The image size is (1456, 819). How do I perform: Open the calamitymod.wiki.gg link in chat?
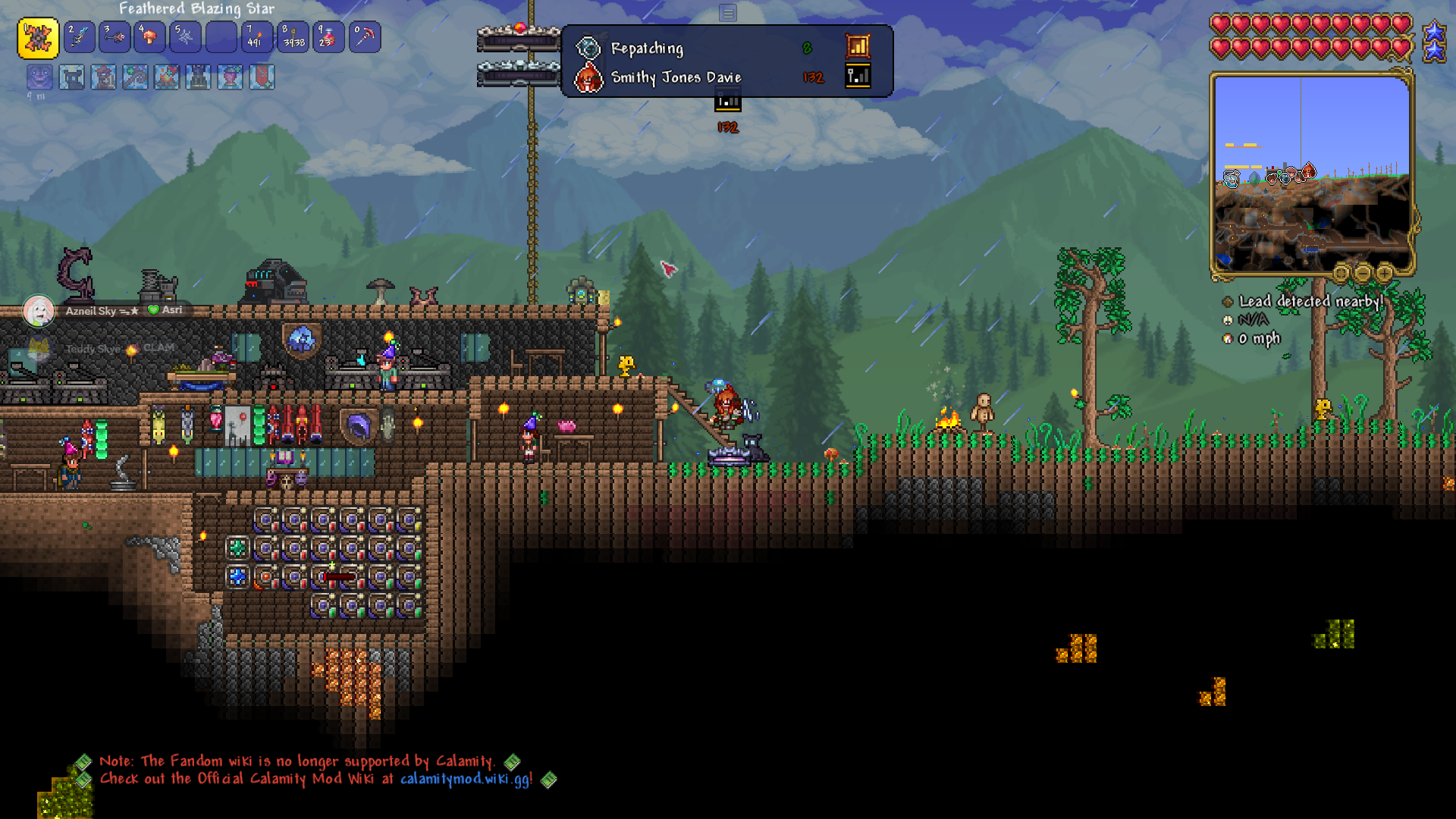pos(466,779)
